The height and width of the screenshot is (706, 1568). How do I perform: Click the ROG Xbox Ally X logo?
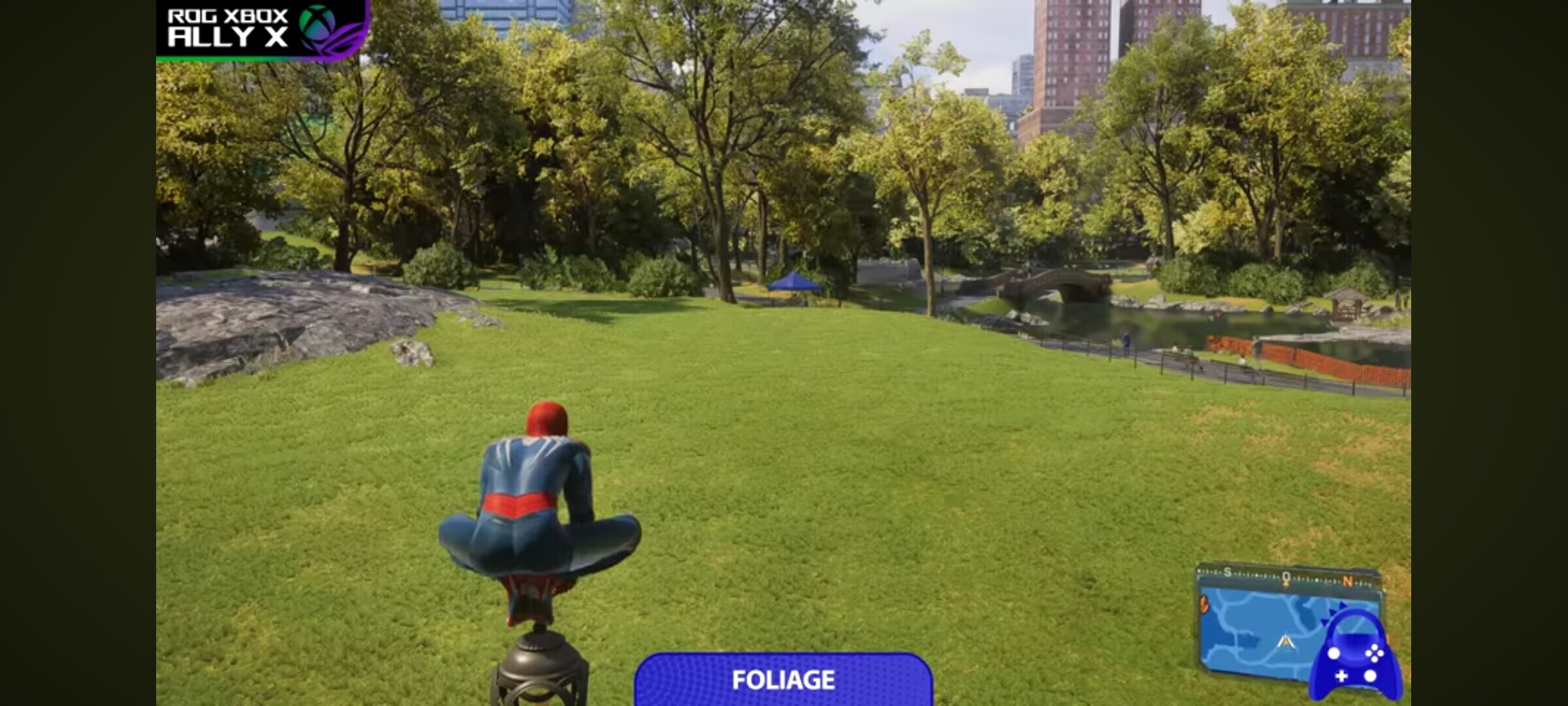click(x=263, y=29)
